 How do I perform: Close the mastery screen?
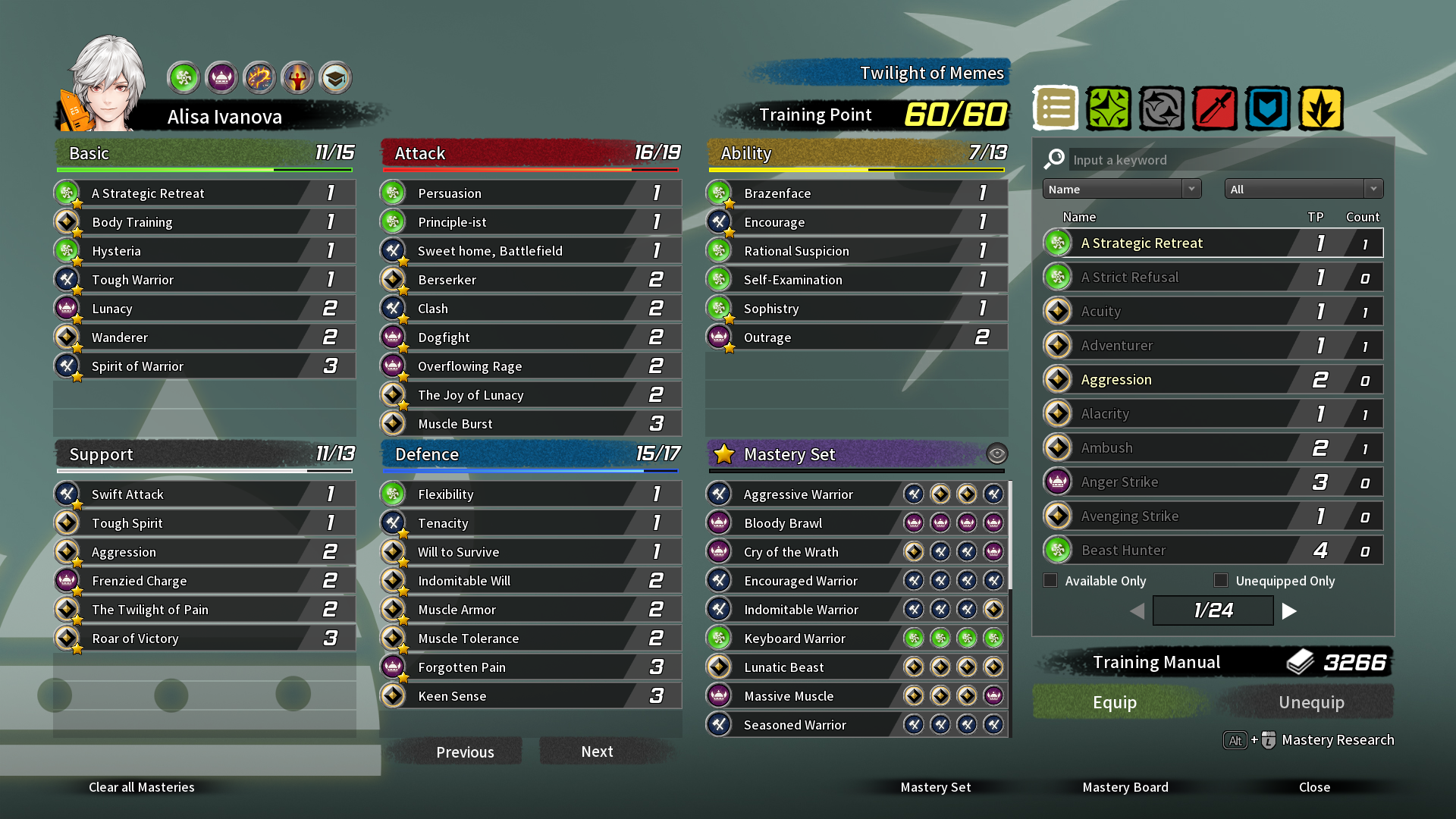[1314, 787]
